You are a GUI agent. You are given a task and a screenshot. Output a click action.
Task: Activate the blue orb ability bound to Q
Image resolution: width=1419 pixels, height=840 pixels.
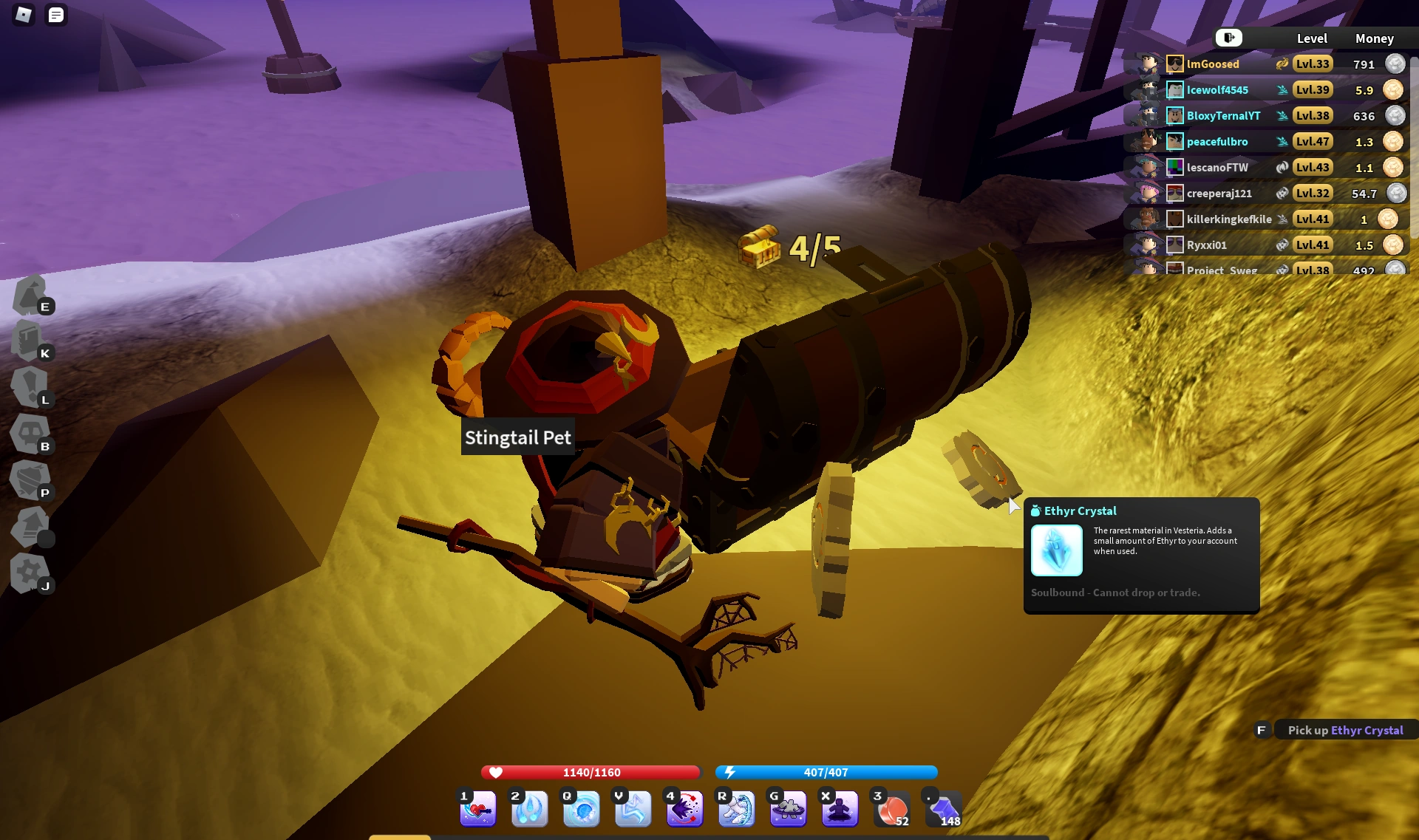[581, 809]
